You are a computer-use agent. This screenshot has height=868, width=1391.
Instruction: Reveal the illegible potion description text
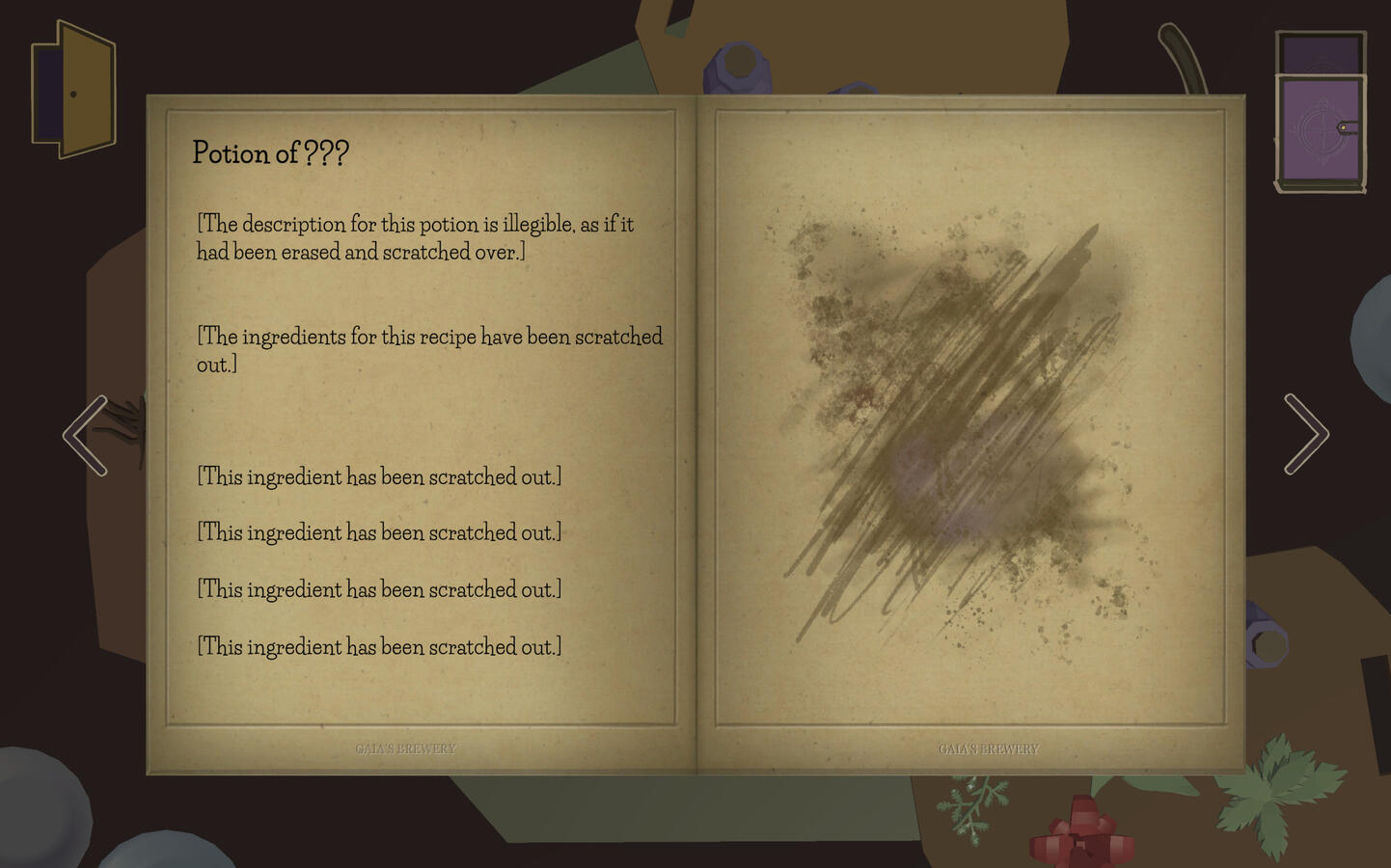(x=415, y=236)
